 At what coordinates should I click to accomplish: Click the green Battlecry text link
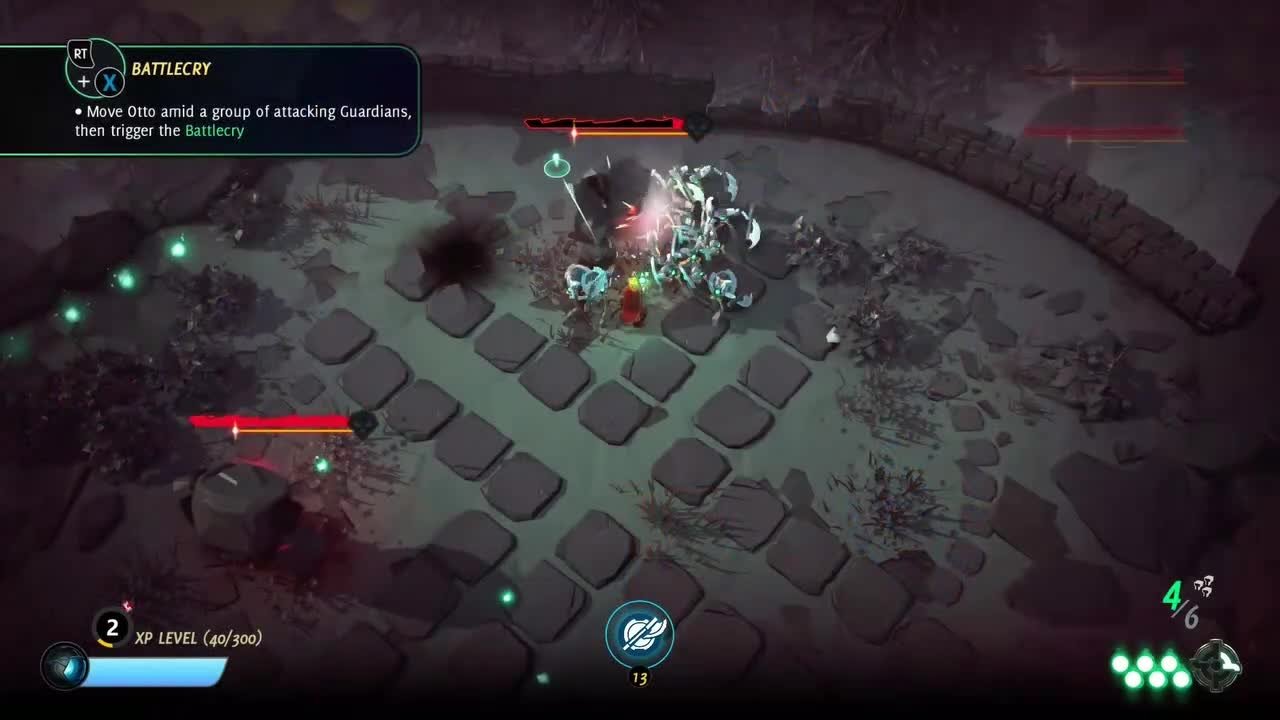tap(214, 130)
